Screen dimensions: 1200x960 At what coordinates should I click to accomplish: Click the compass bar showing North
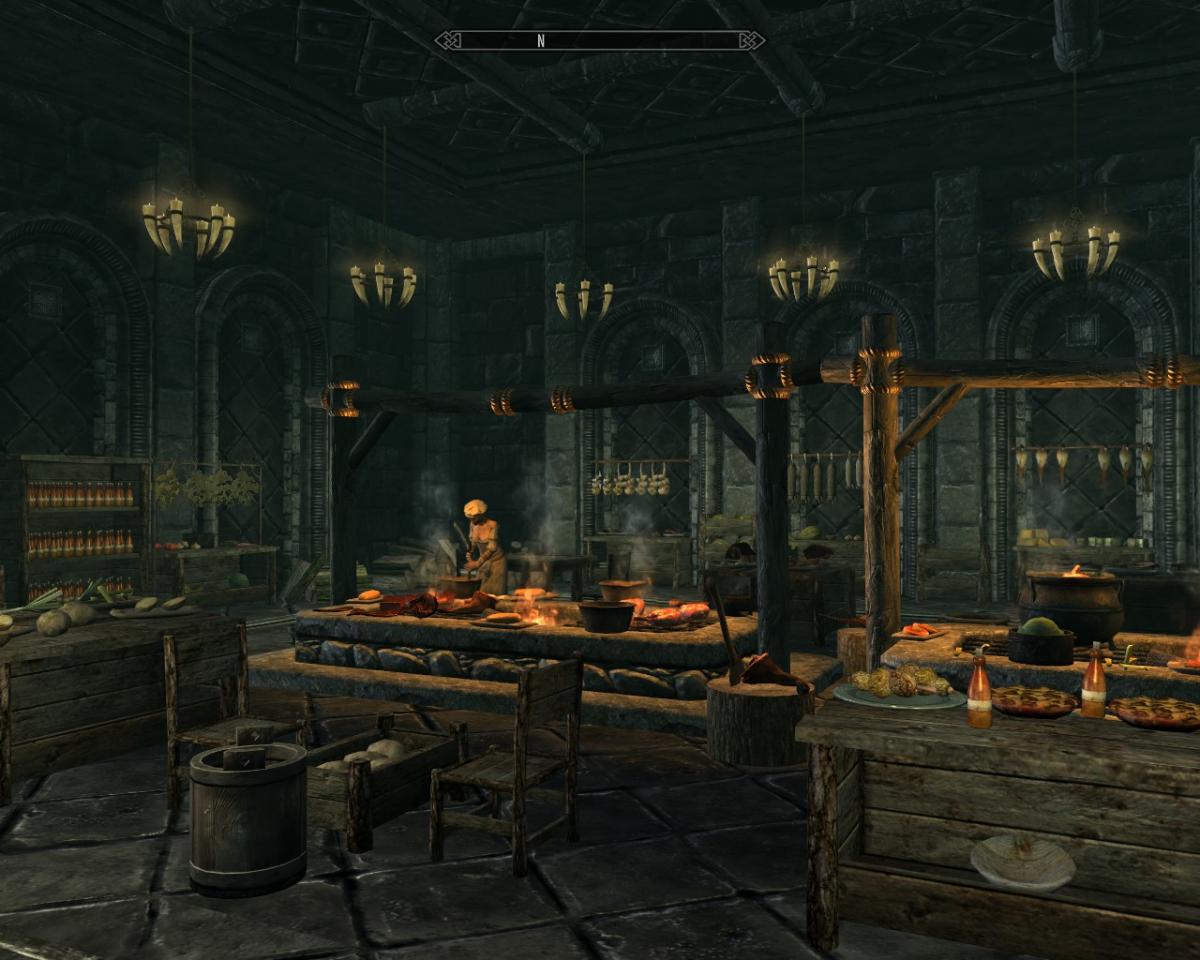(x=599, y=41)
